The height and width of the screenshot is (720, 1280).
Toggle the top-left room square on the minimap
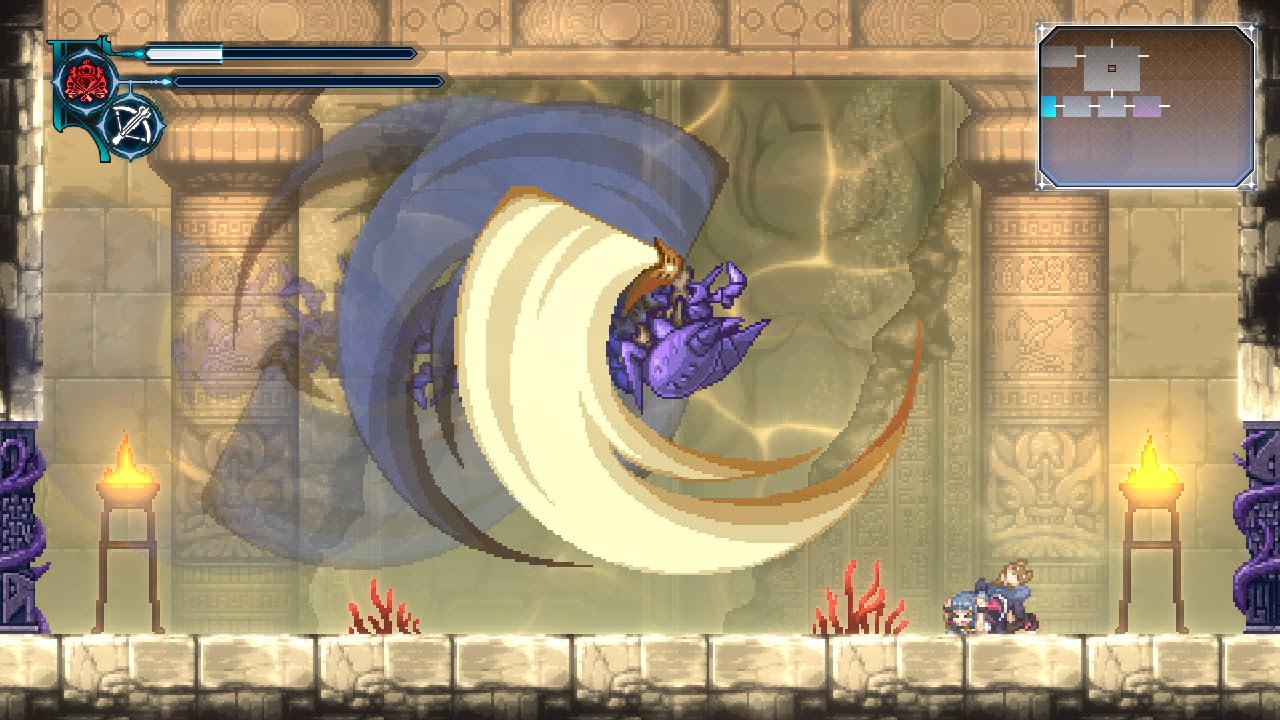1058,58
